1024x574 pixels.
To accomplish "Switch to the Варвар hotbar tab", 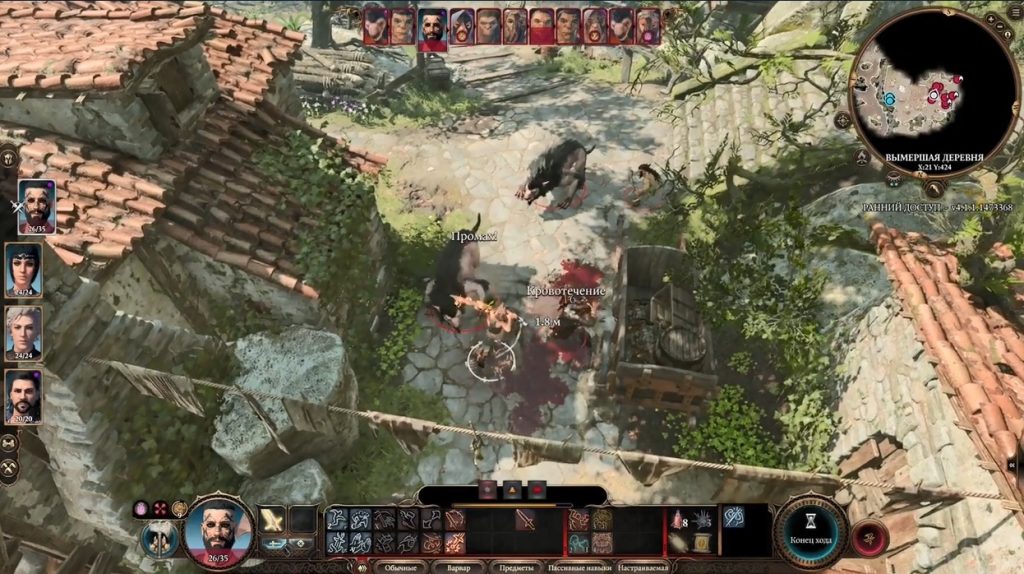I will (458, 567).
